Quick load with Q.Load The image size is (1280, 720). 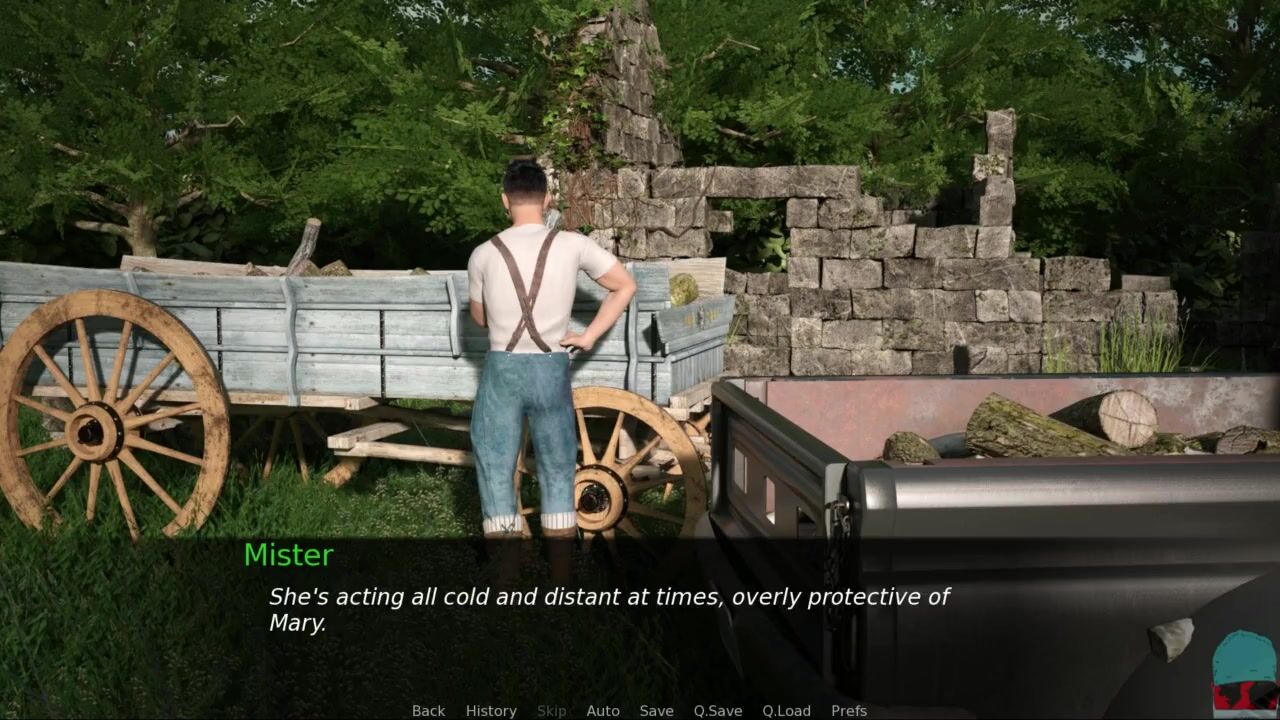click(x=786, y=711)
